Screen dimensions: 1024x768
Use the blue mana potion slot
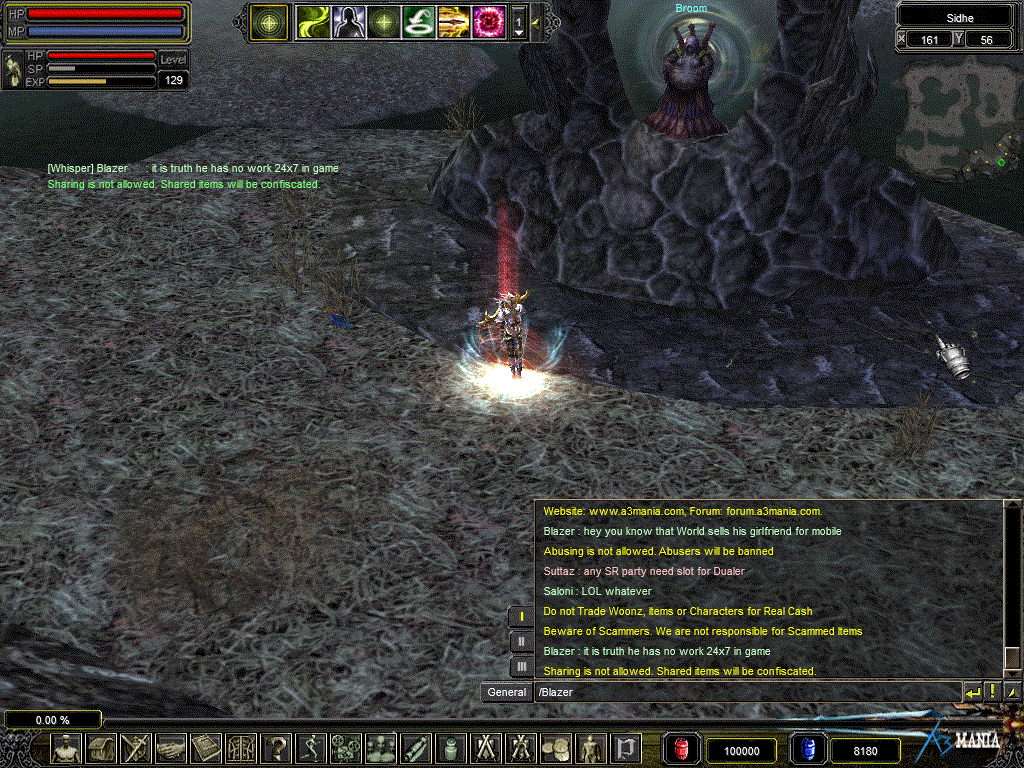point(805,749)
